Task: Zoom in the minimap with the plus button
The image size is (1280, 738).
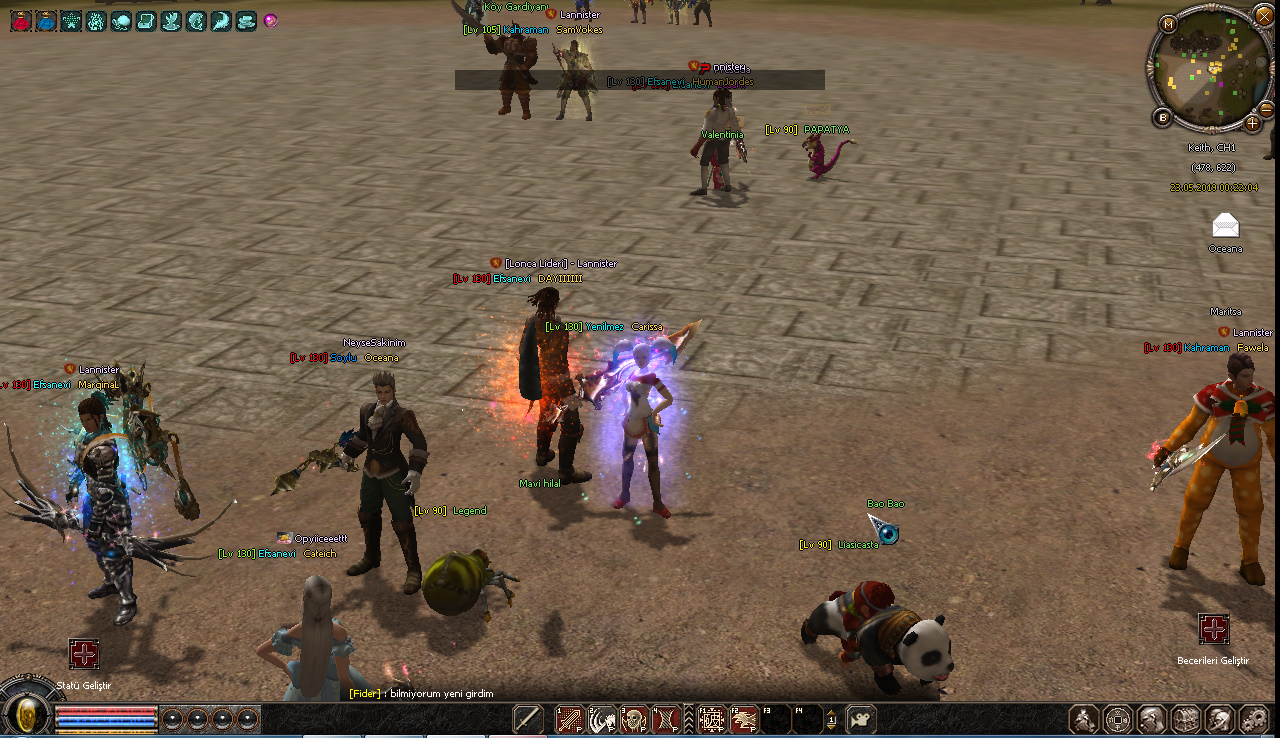Action: click(1252, 123)
